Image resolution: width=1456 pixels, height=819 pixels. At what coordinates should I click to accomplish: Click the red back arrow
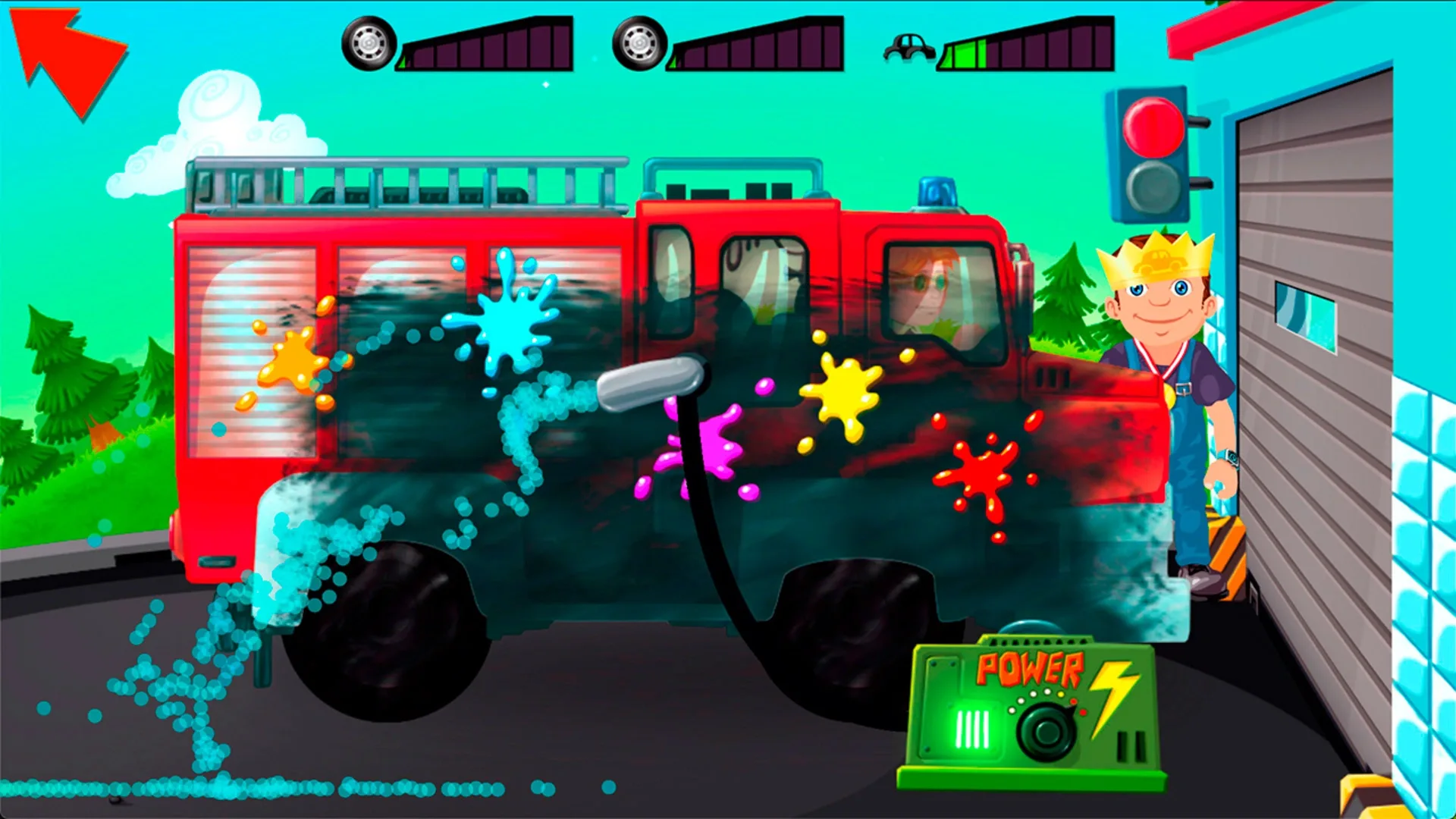tap(68, 61)
